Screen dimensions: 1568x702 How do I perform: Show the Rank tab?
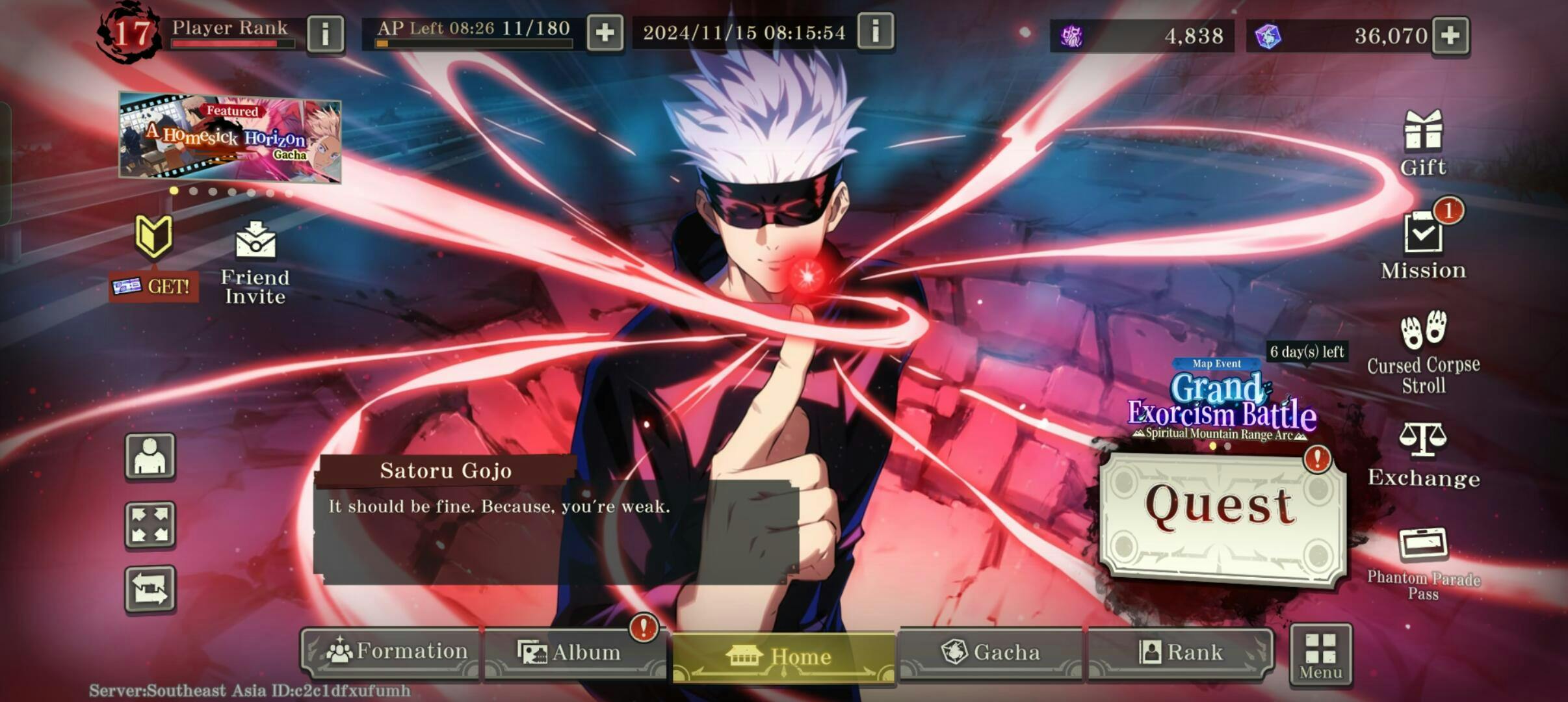click(1180, 653)
